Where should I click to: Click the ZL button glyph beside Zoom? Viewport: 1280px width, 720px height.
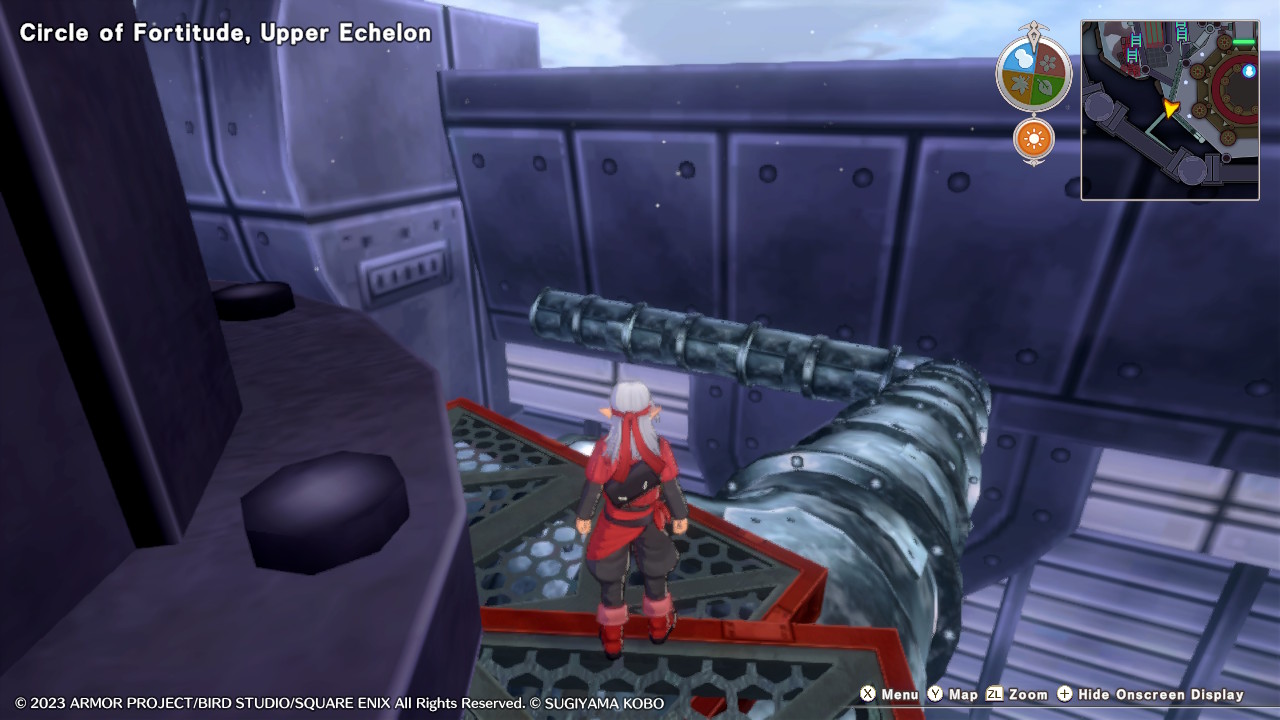pos(994,694)
